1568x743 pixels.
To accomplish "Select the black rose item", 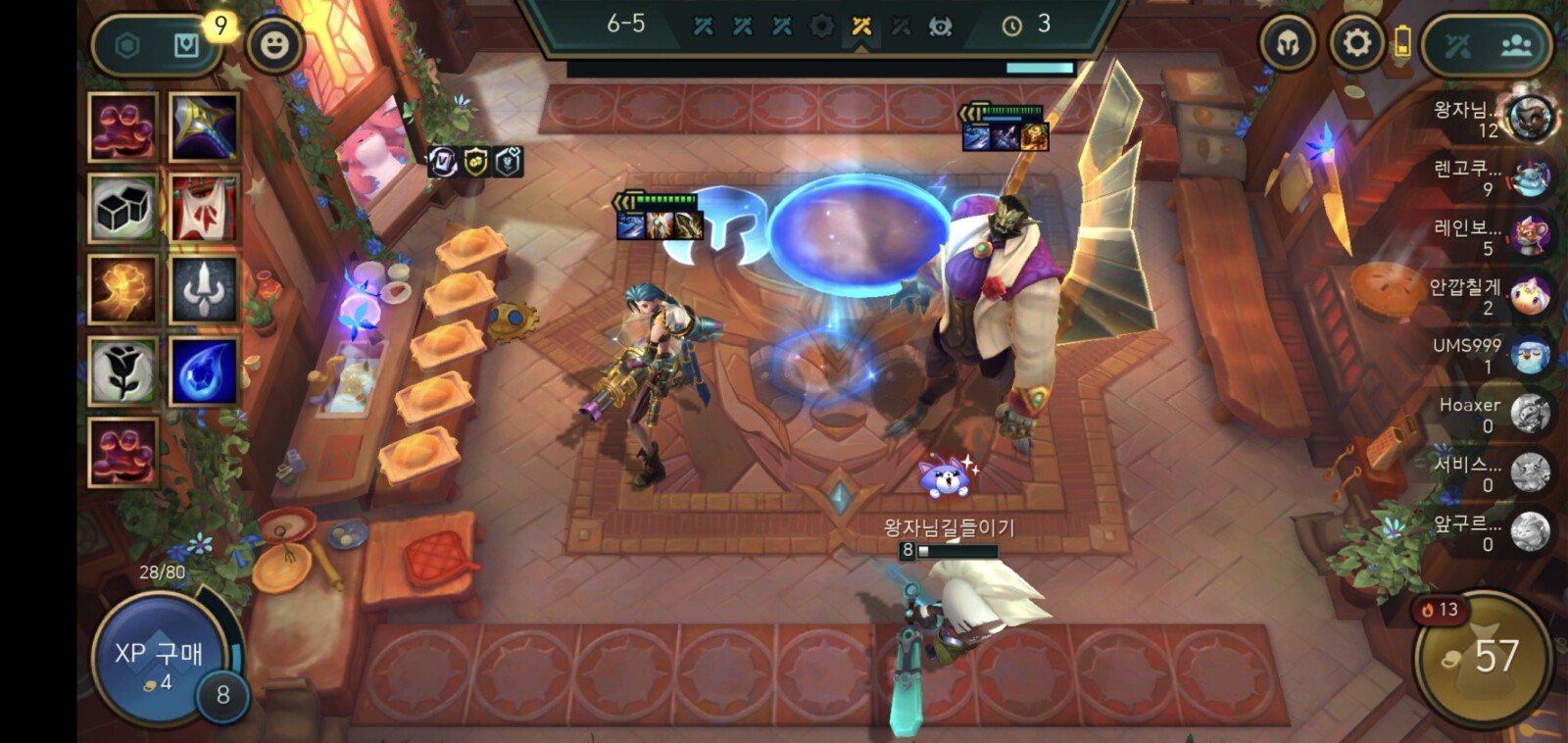I will coord(122,371).
